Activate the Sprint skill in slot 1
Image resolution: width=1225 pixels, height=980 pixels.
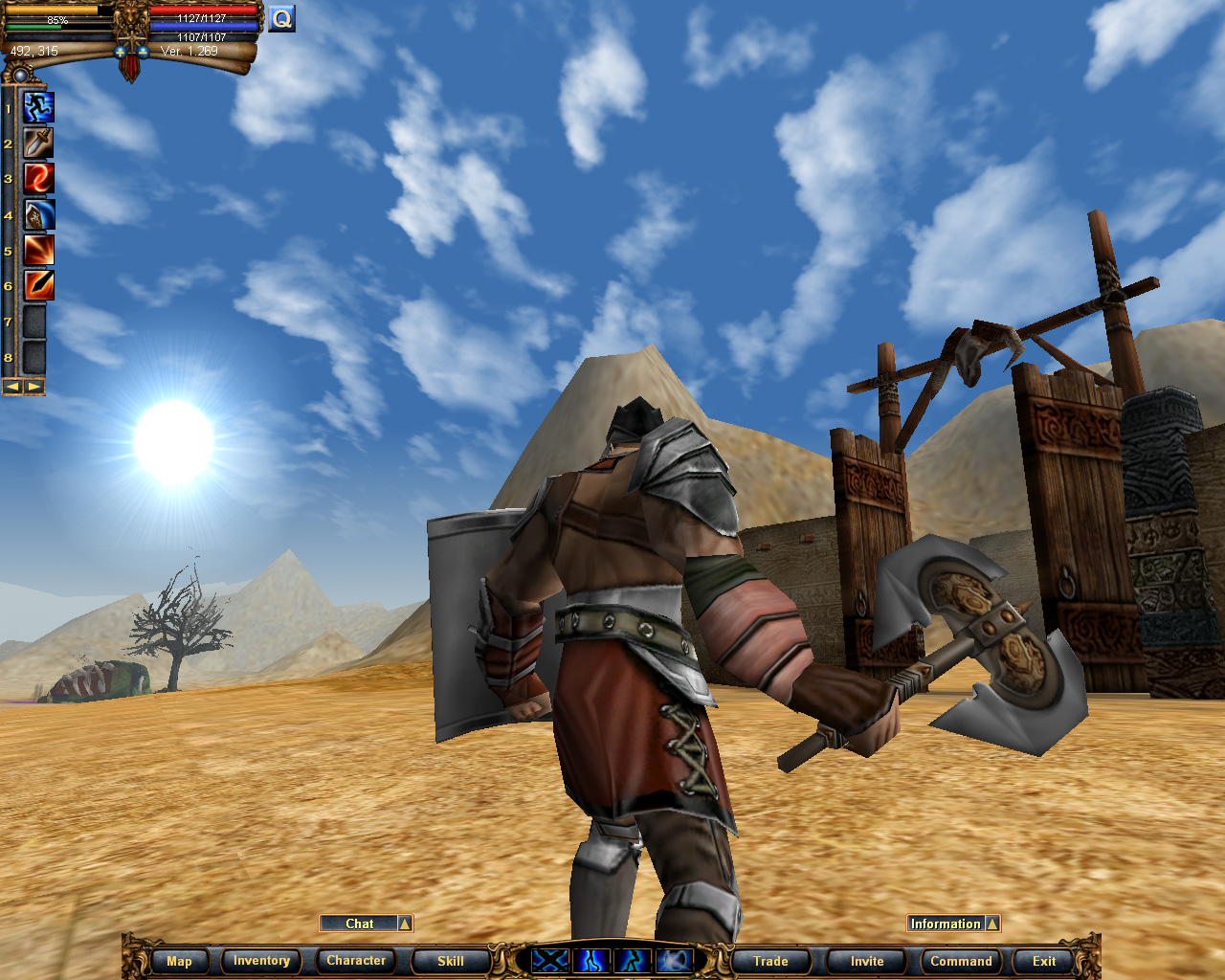click(36, 107)
